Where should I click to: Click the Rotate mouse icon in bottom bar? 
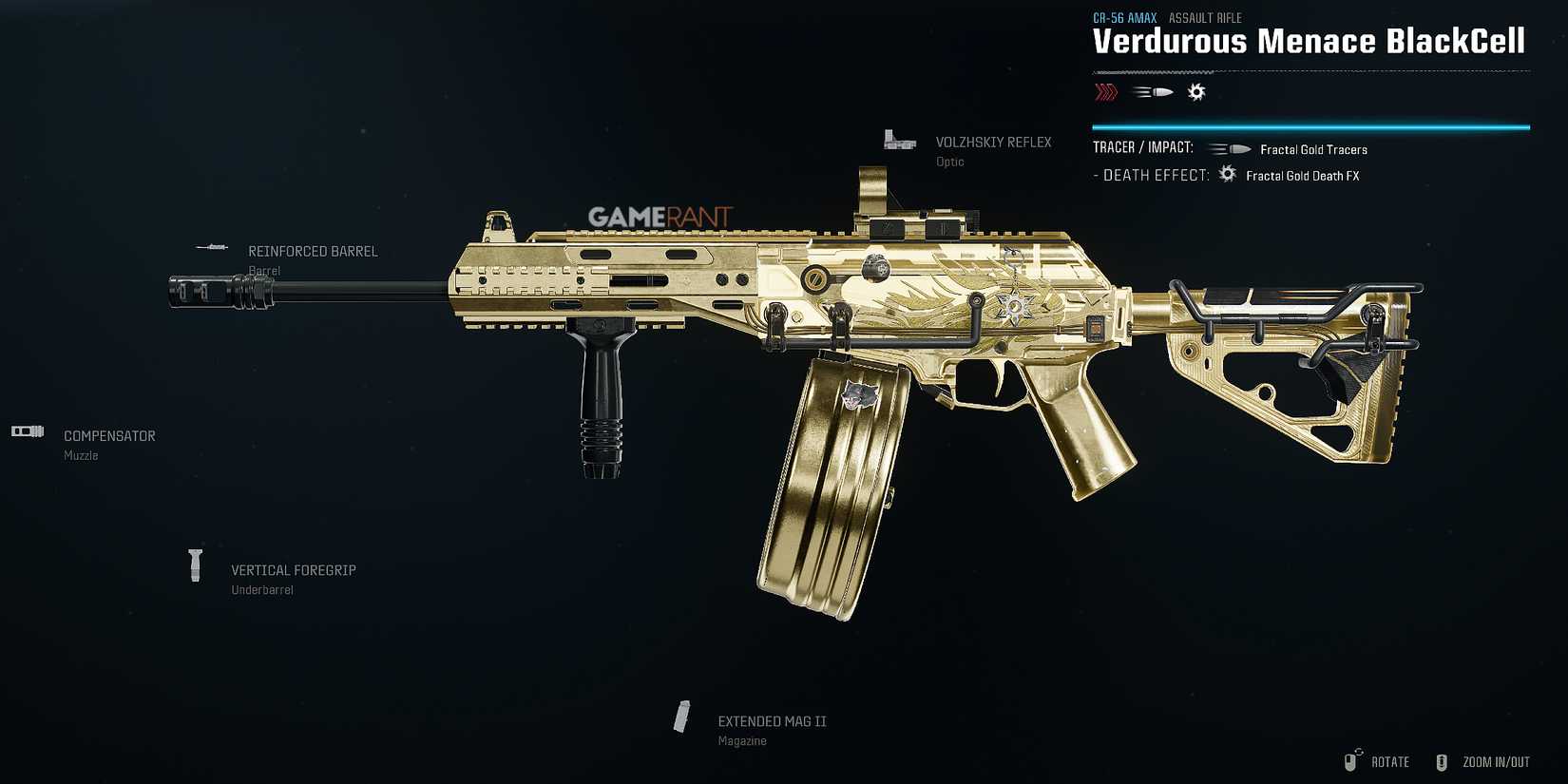click(1351, 761)
